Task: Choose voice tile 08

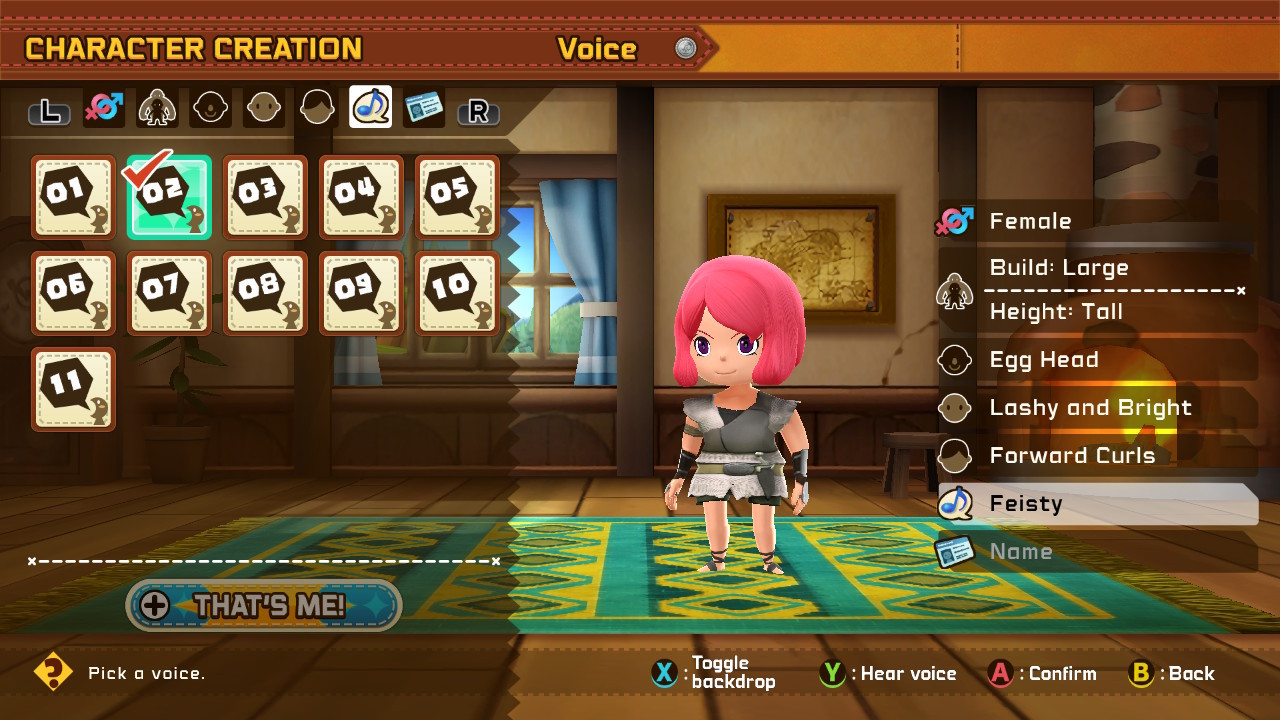Action: (x=265, y=293)
